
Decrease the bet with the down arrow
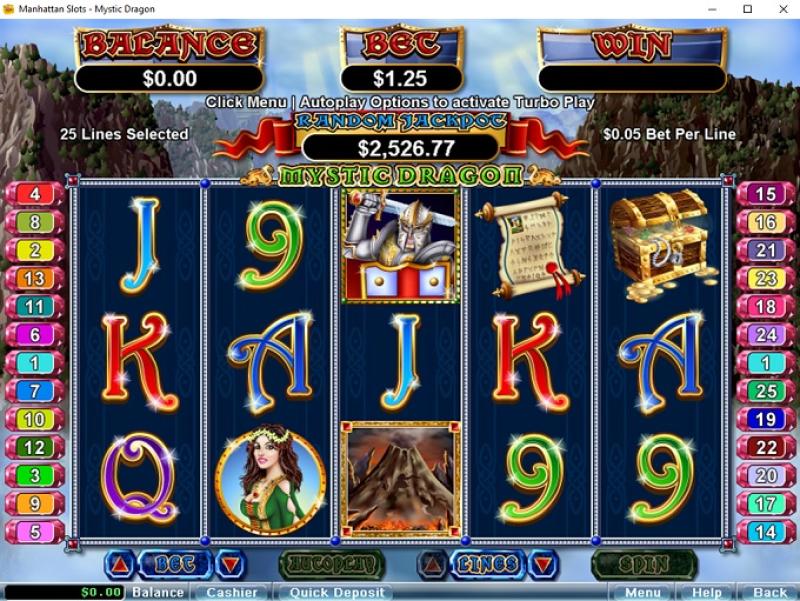click(230, 565)
